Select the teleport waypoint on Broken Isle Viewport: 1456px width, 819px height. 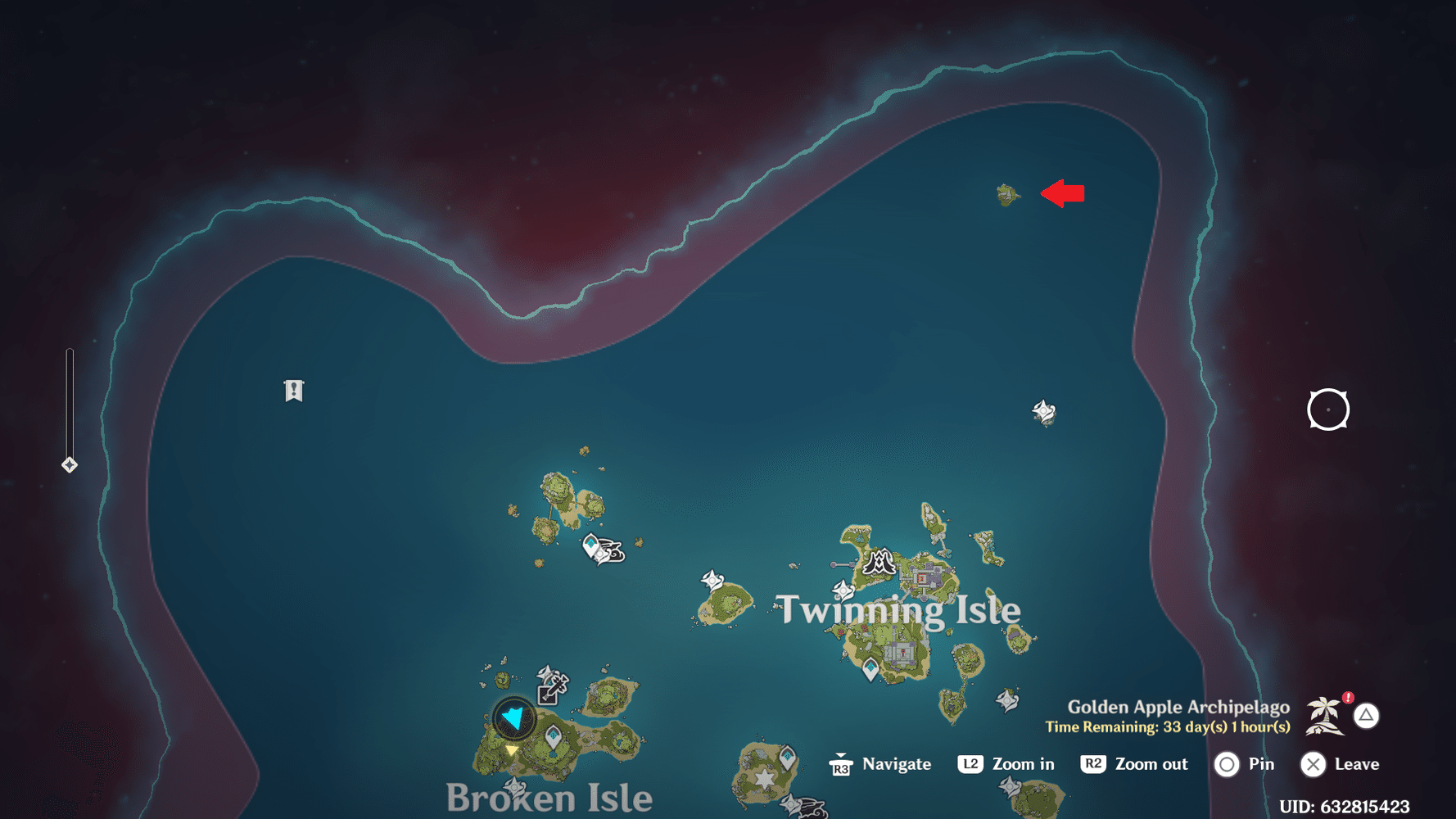pos(553,733)
